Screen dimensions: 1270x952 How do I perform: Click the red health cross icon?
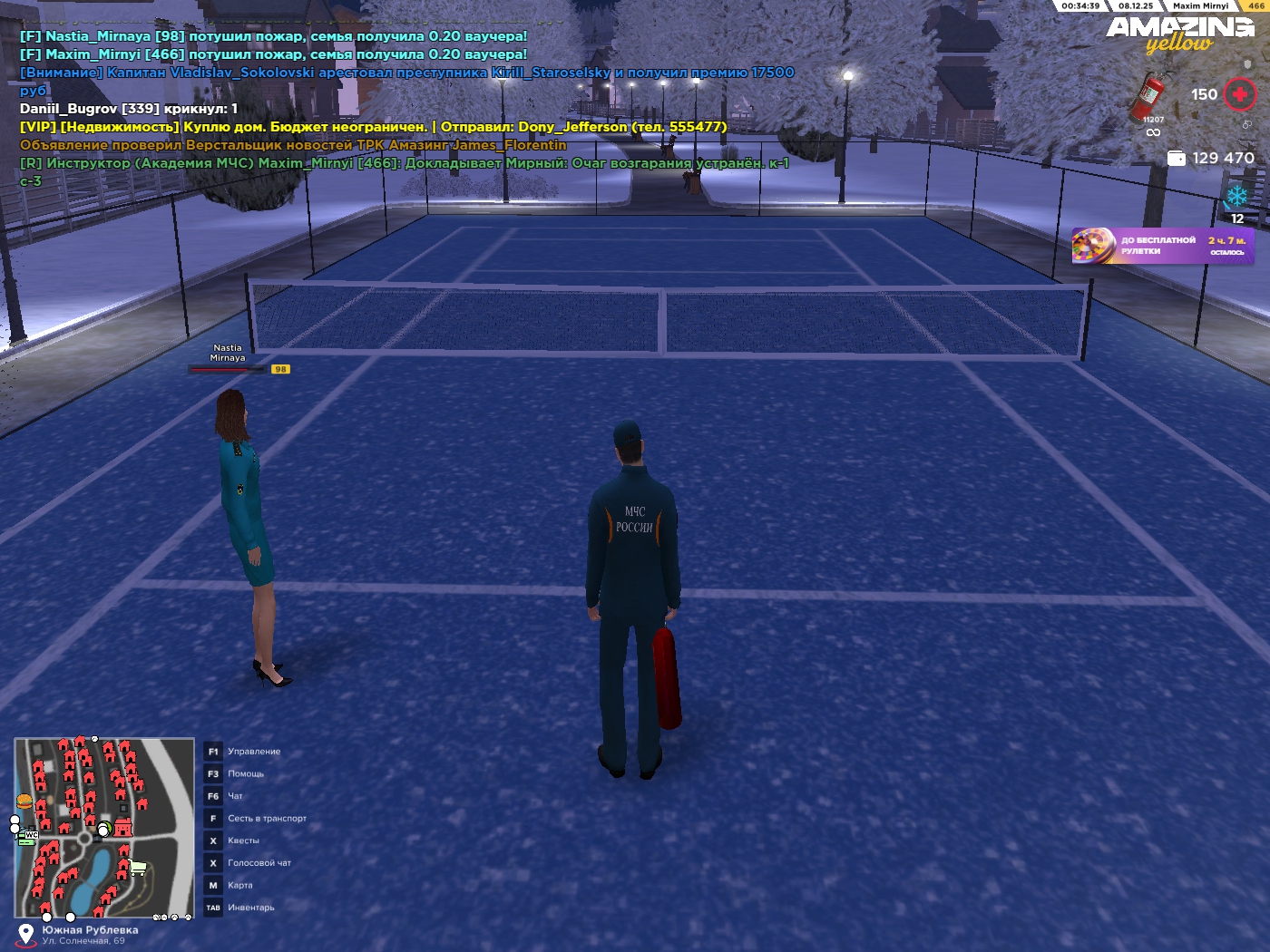[1239, 94]
